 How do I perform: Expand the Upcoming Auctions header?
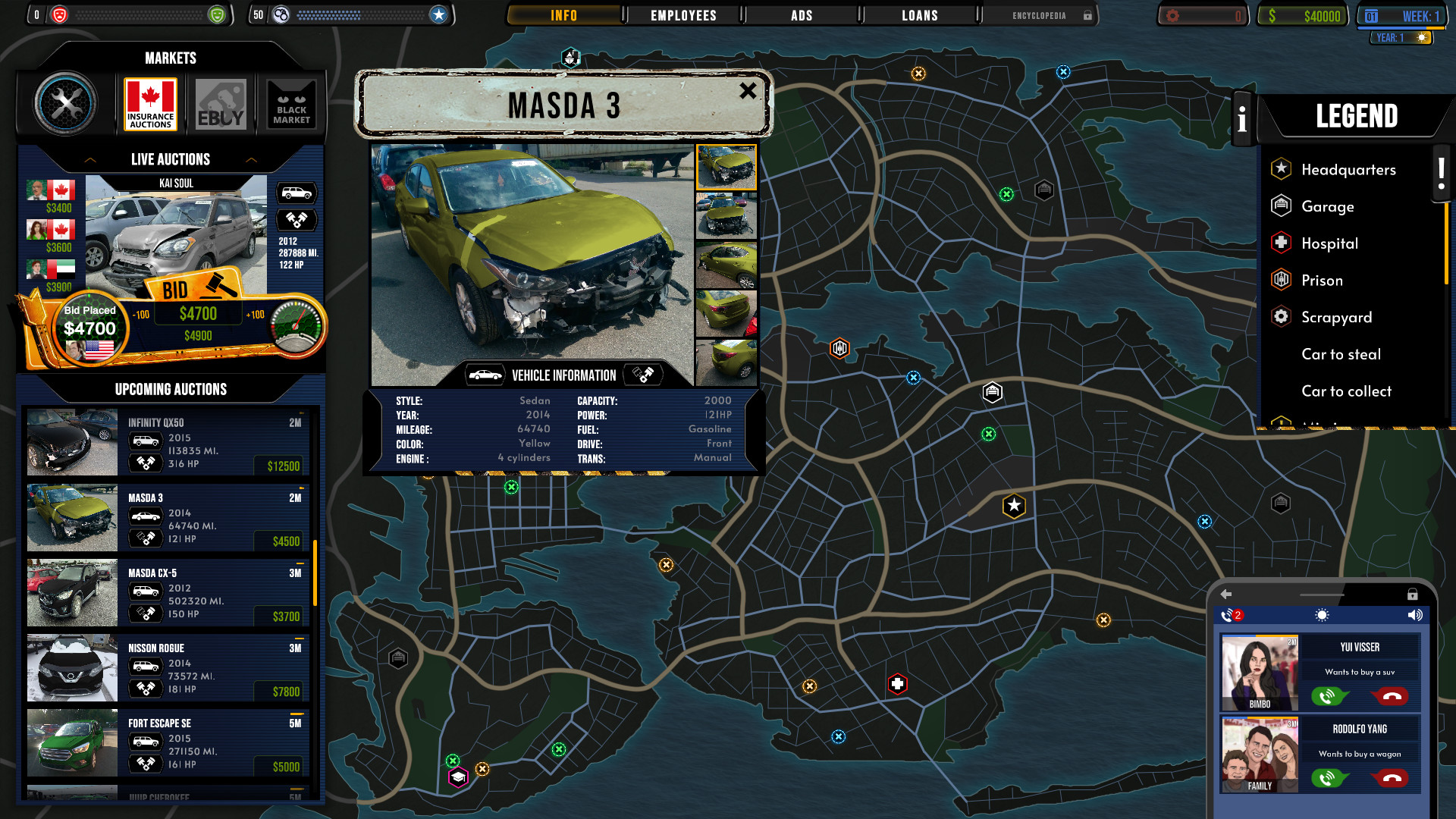(x=169, y=389)
